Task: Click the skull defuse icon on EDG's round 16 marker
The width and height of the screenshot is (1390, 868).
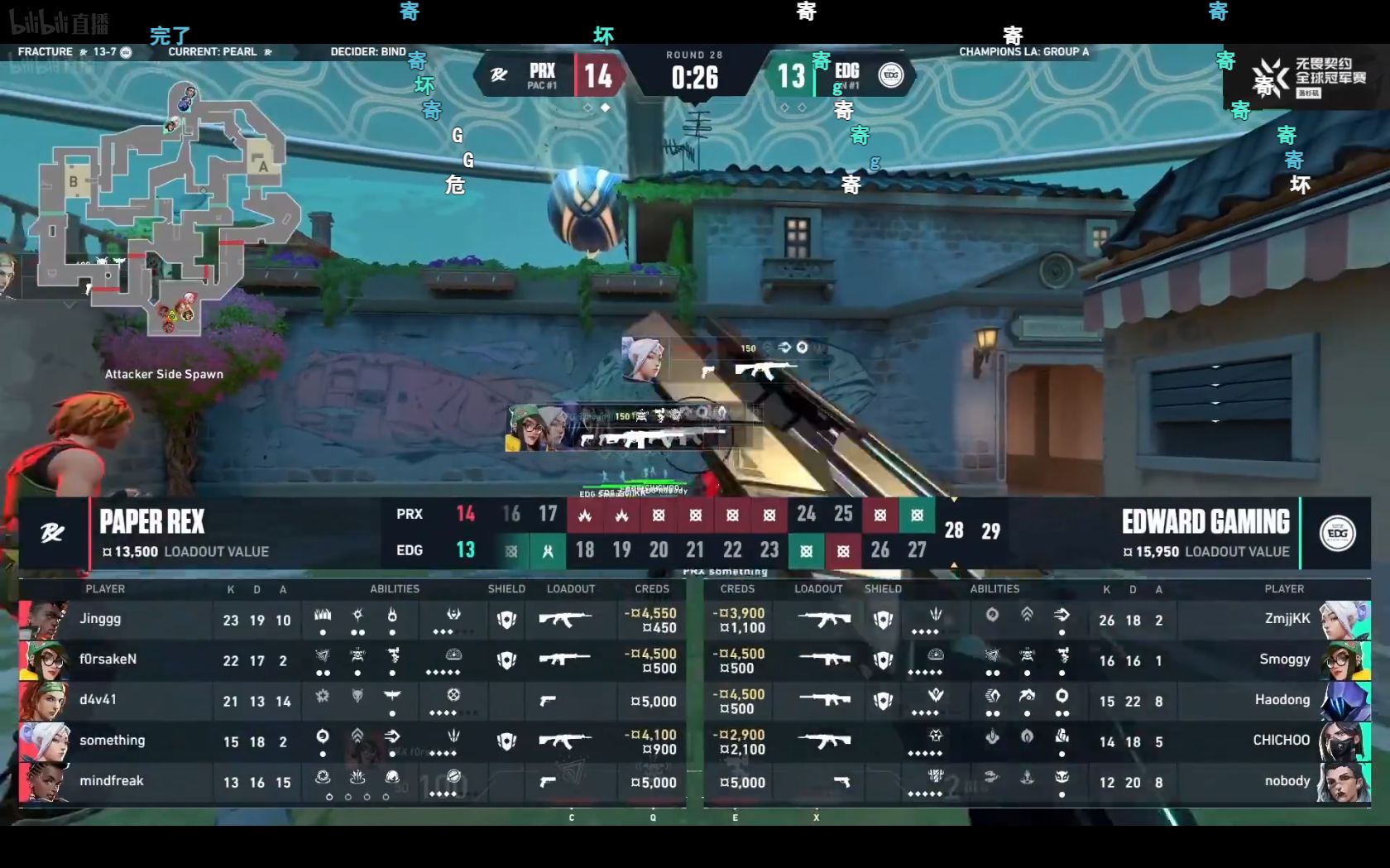Action: pyautogui.click(x=511, y=551)
